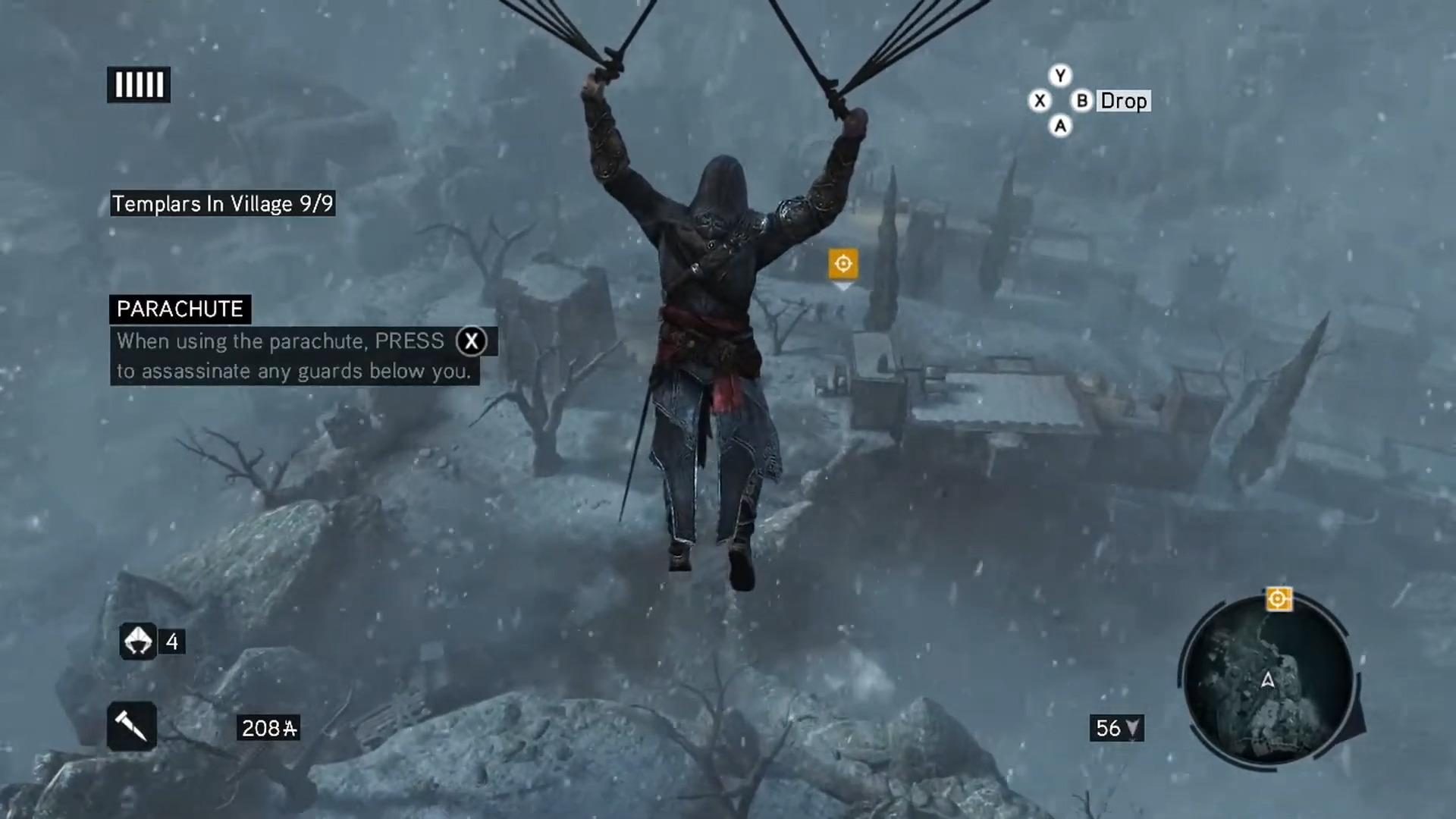Click the Templars In Village 9/9 label
This screenshot has width=1456, height=819.
[222, 203]
